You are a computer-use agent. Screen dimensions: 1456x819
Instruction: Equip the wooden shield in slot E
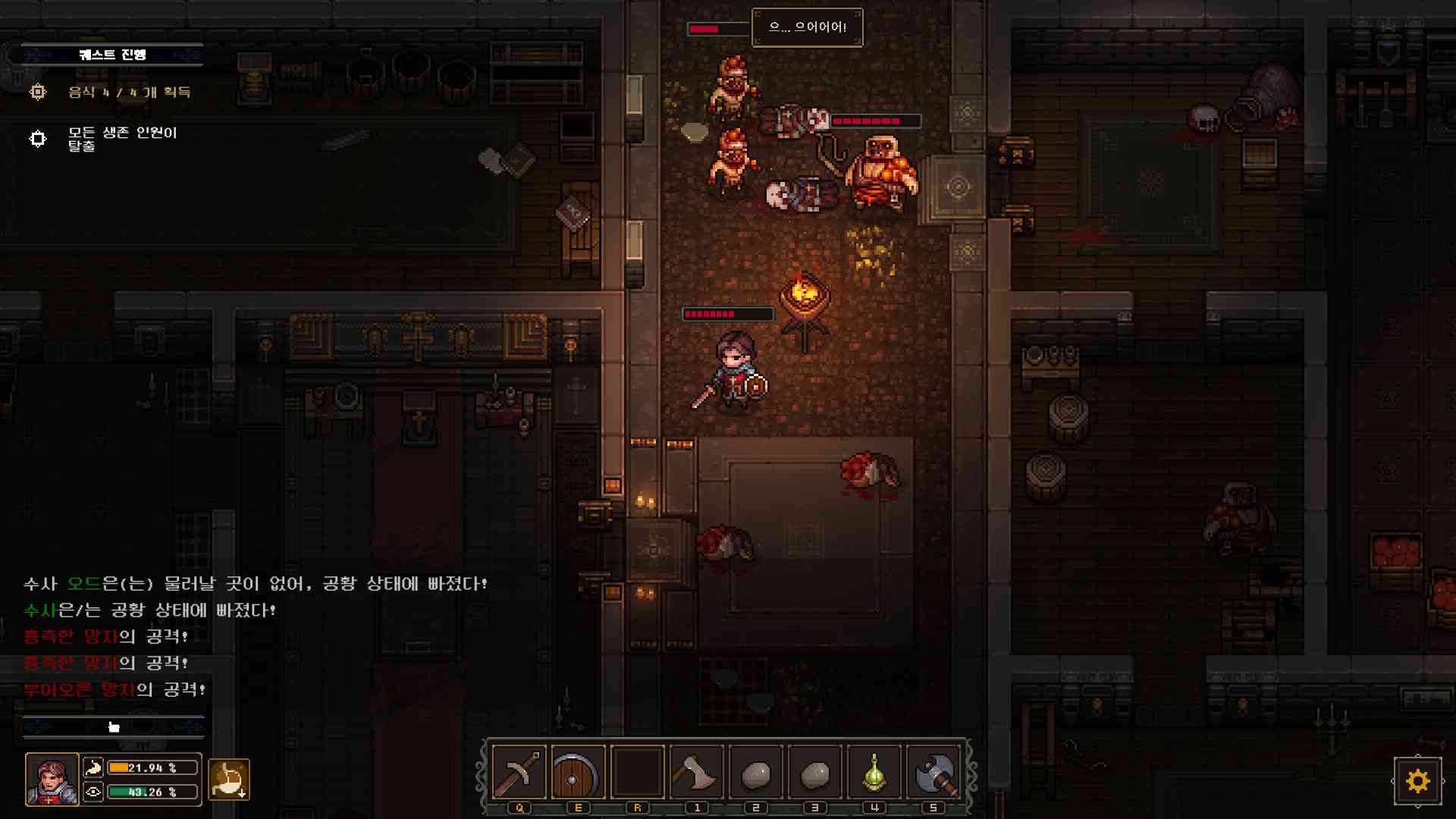tap(578, 772)
